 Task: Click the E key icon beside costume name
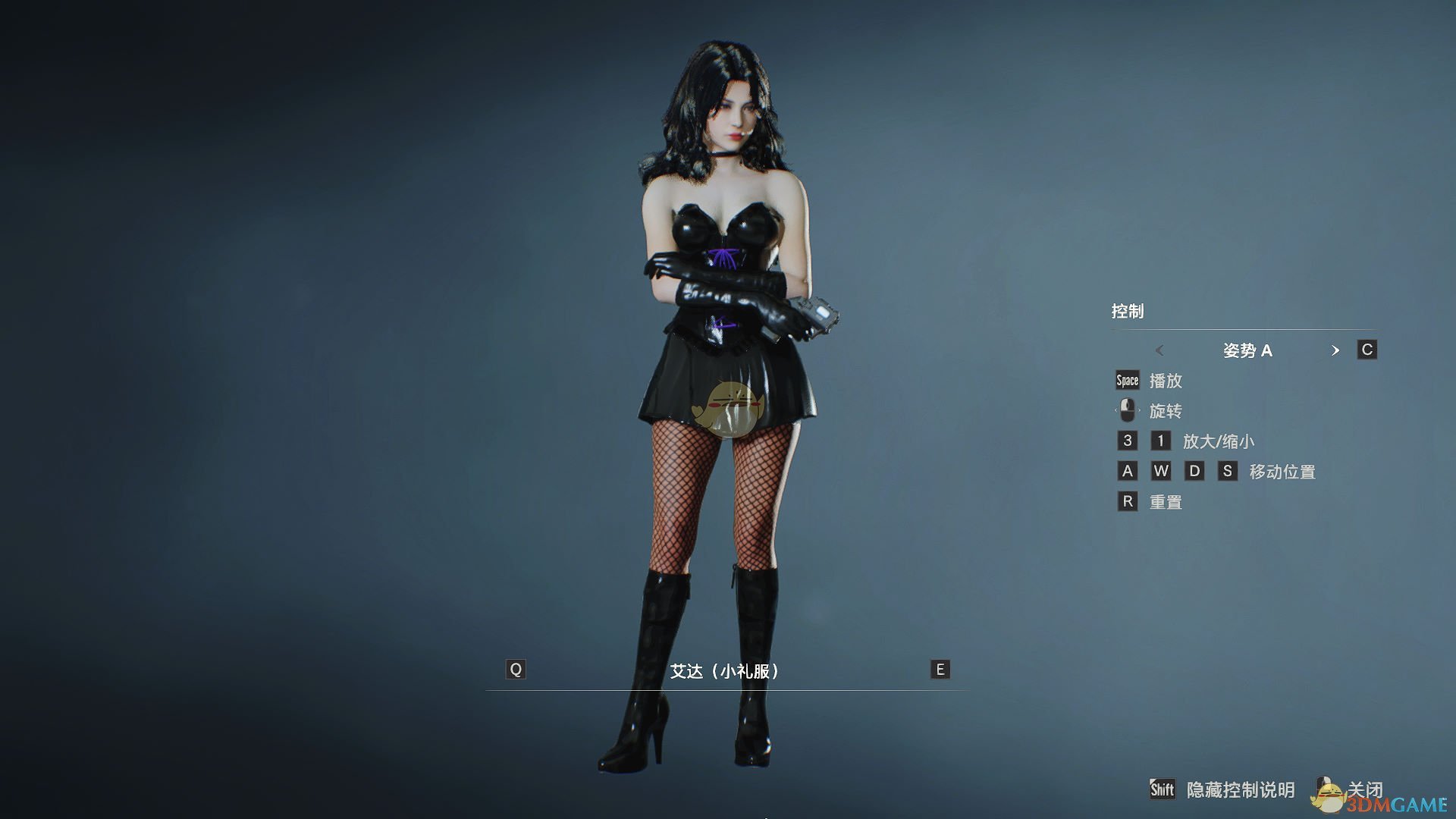click(940, 669)
